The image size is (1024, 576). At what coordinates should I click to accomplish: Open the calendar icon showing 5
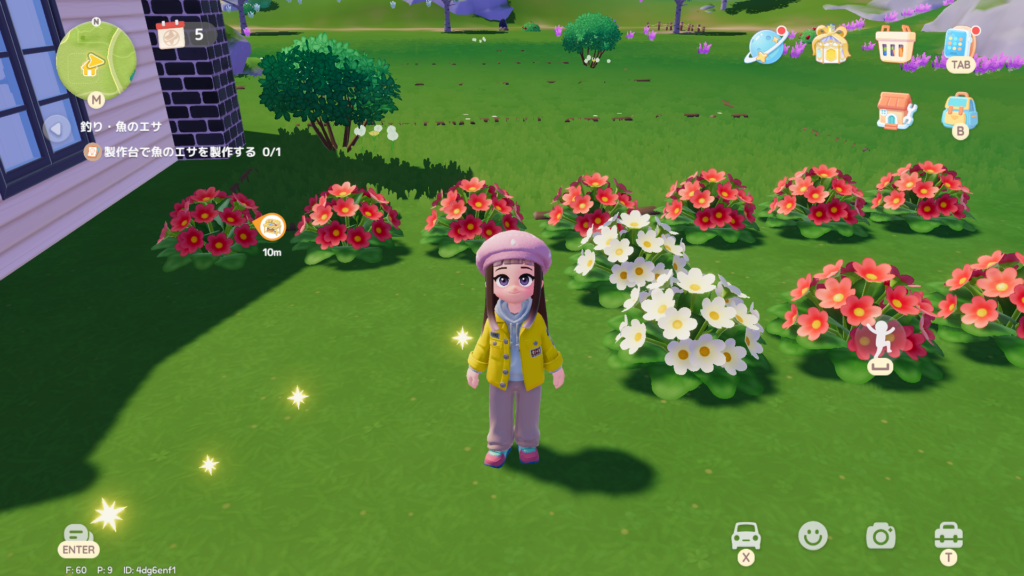pos(172,35)
